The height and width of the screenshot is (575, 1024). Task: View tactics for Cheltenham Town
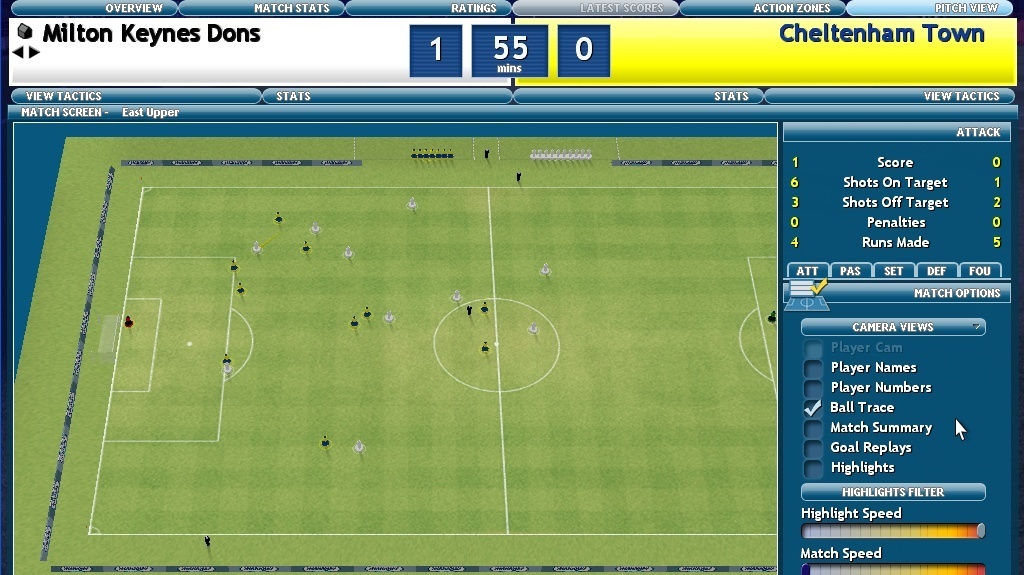coord(961,97)
